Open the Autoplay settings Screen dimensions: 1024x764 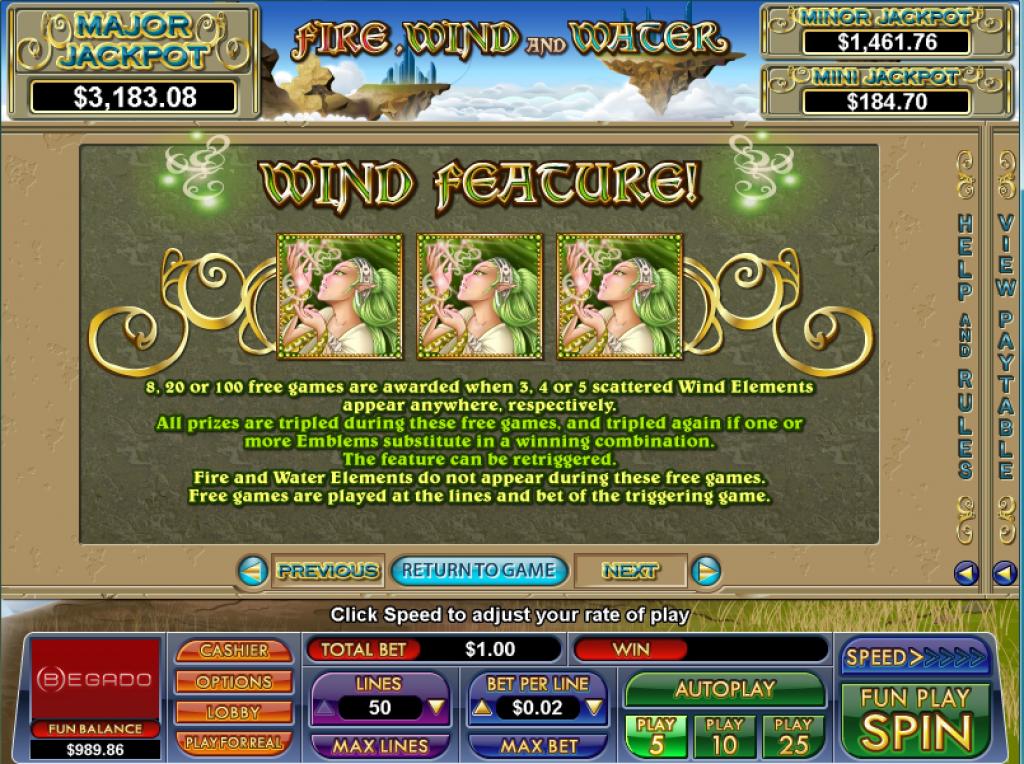pyautogui.click(x=725, y=689)
